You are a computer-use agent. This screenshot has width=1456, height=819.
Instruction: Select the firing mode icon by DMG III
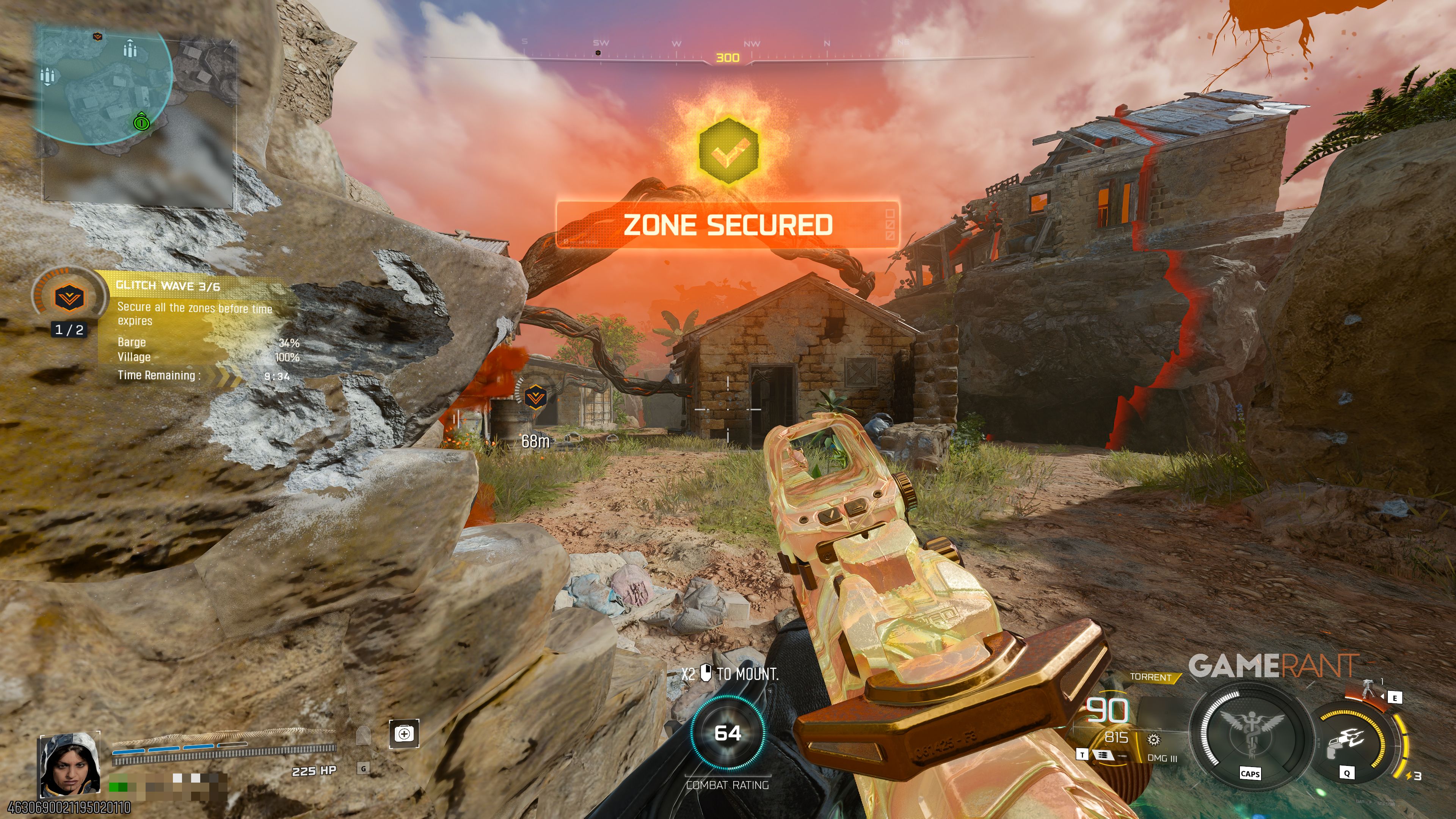point(1102,755)
